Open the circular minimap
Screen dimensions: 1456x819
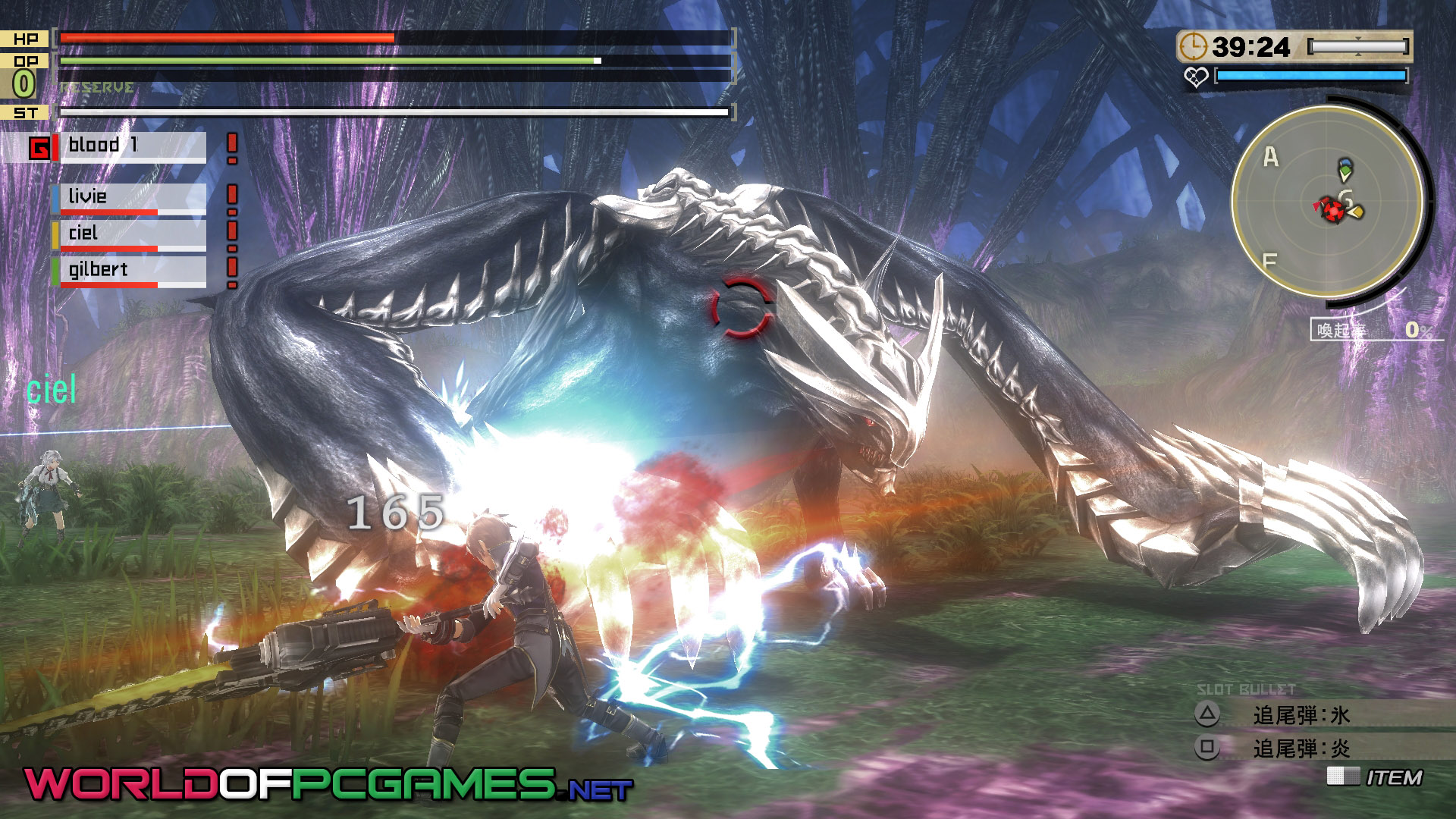click(1327, 201)
